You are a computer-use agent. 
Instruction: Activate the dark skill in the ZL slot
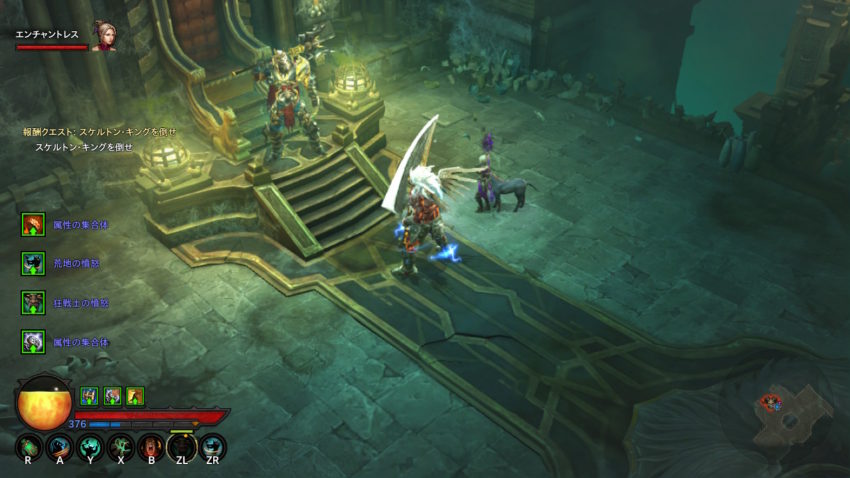coord(182,446)
